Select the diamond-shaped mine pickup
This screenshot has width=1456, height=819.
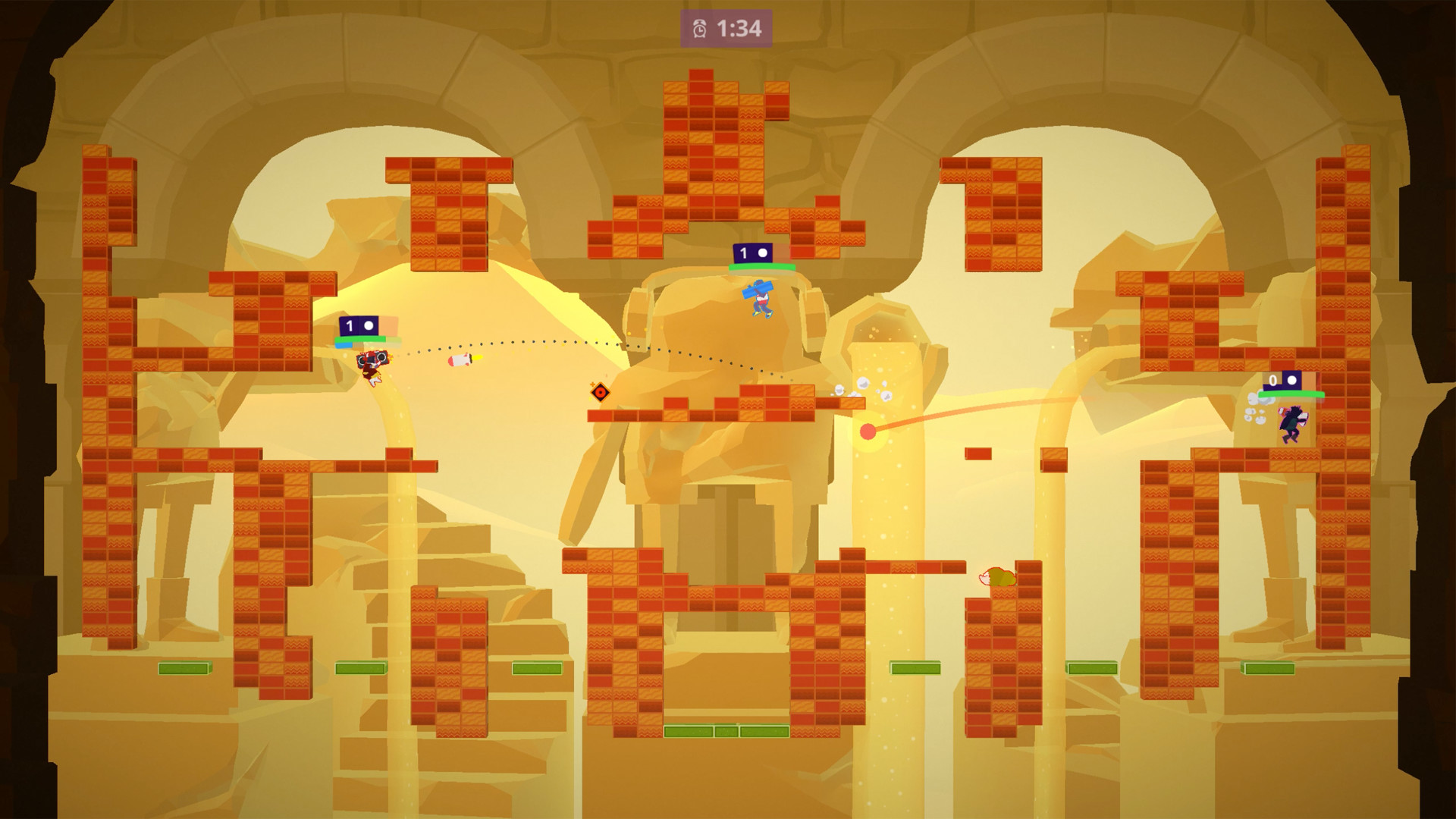[x=601, y=392]
